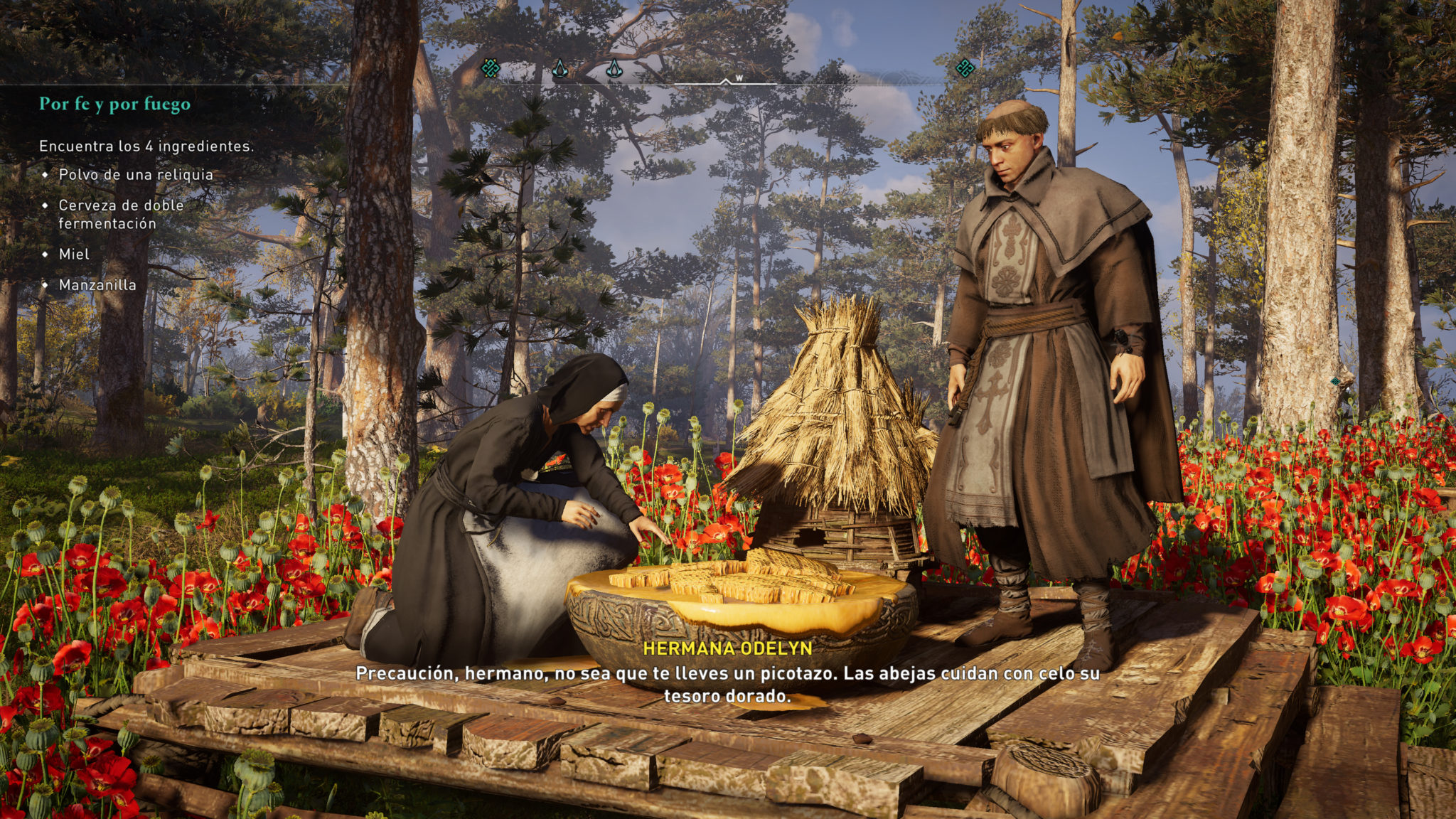Select the plain teal knot compass marker
Viewport: 1456px width, 819px height.
965,68
